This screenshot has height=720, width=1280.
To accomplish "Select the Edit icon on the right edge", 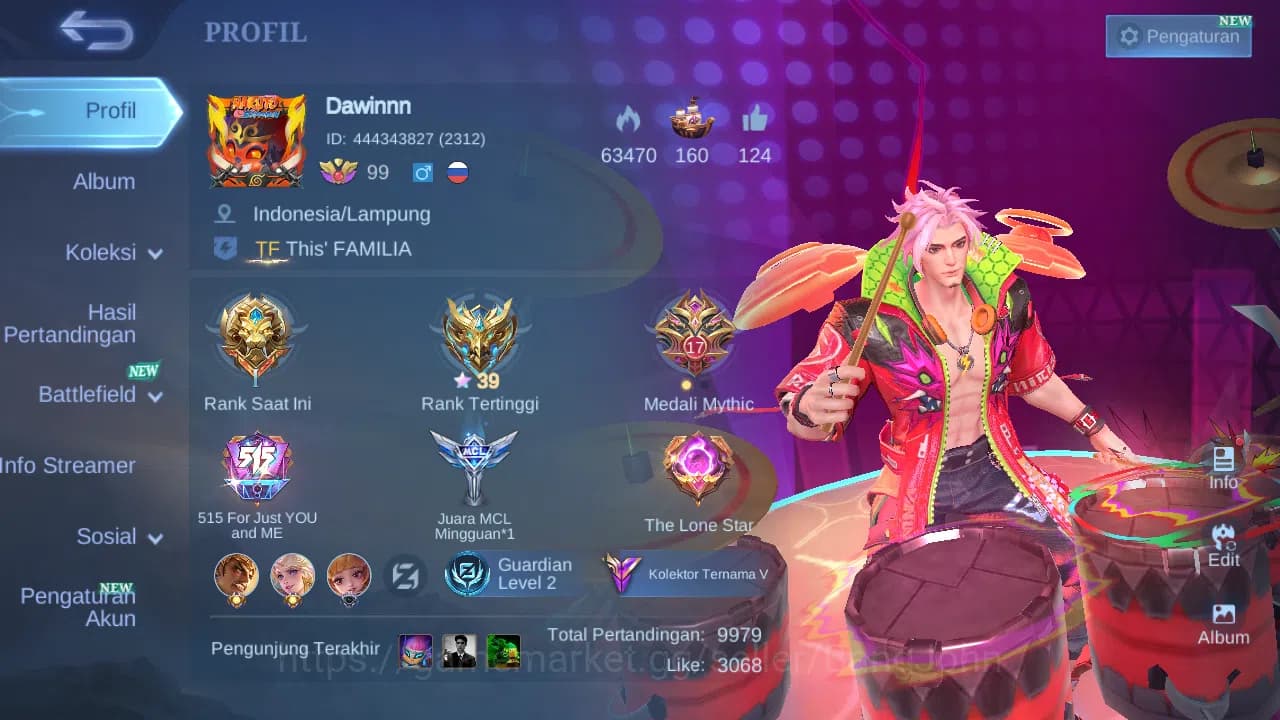I will [x=1224, y=545].
